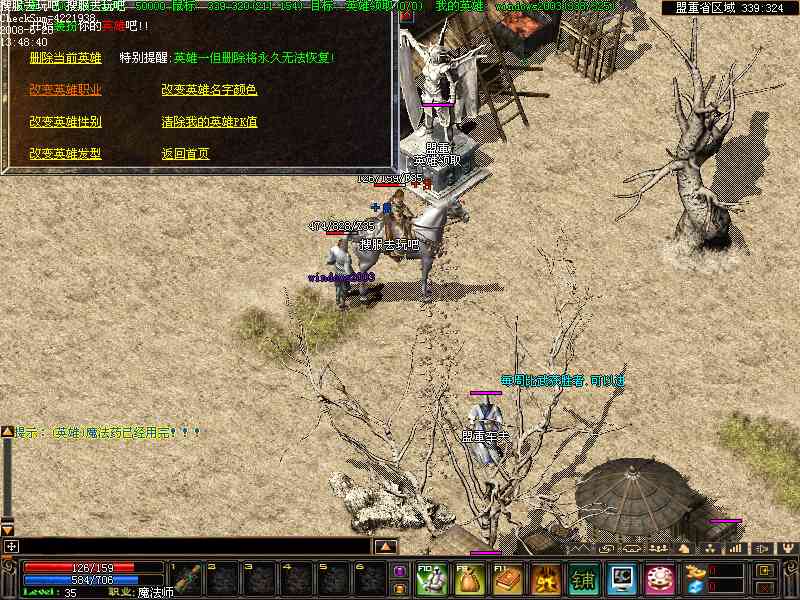Image resolution: width=800 pixels, height=600 pixels.
Task: Click the pink roulette wheel icon
Action: point(660,579)
